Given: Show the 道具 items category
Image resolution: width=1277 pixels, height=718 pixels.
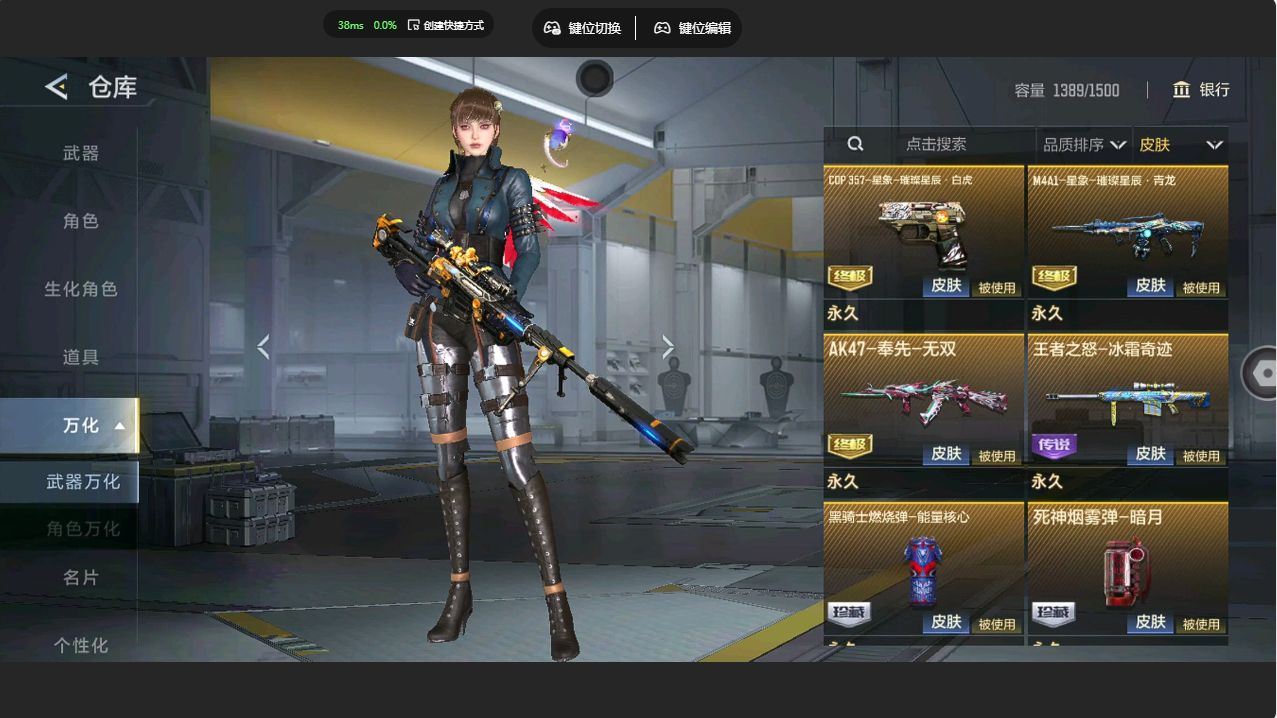Looking at the screenshot, I should click(x=81, y=357).
